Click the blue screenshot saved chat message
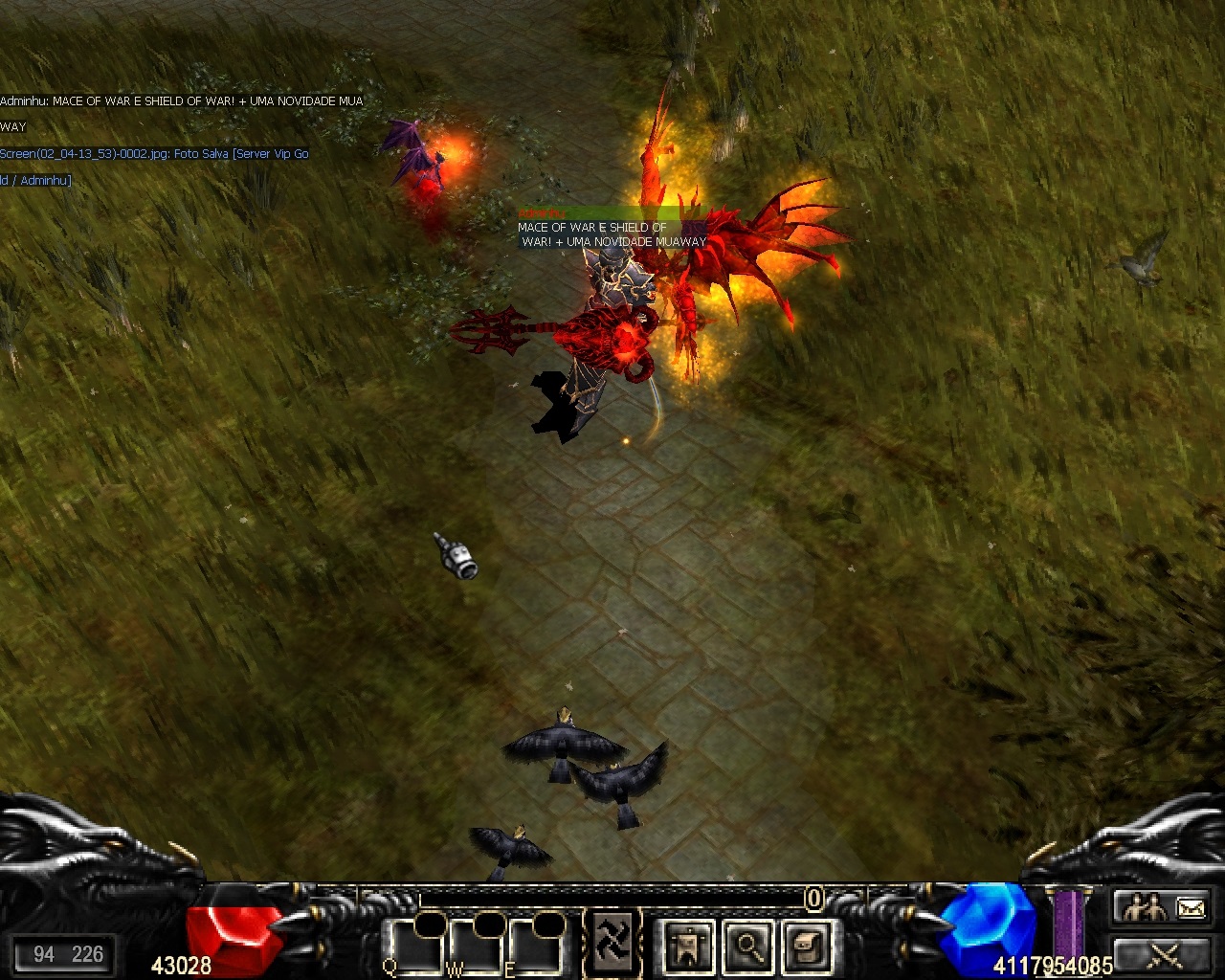1225x980 pixels. point(154,154)
